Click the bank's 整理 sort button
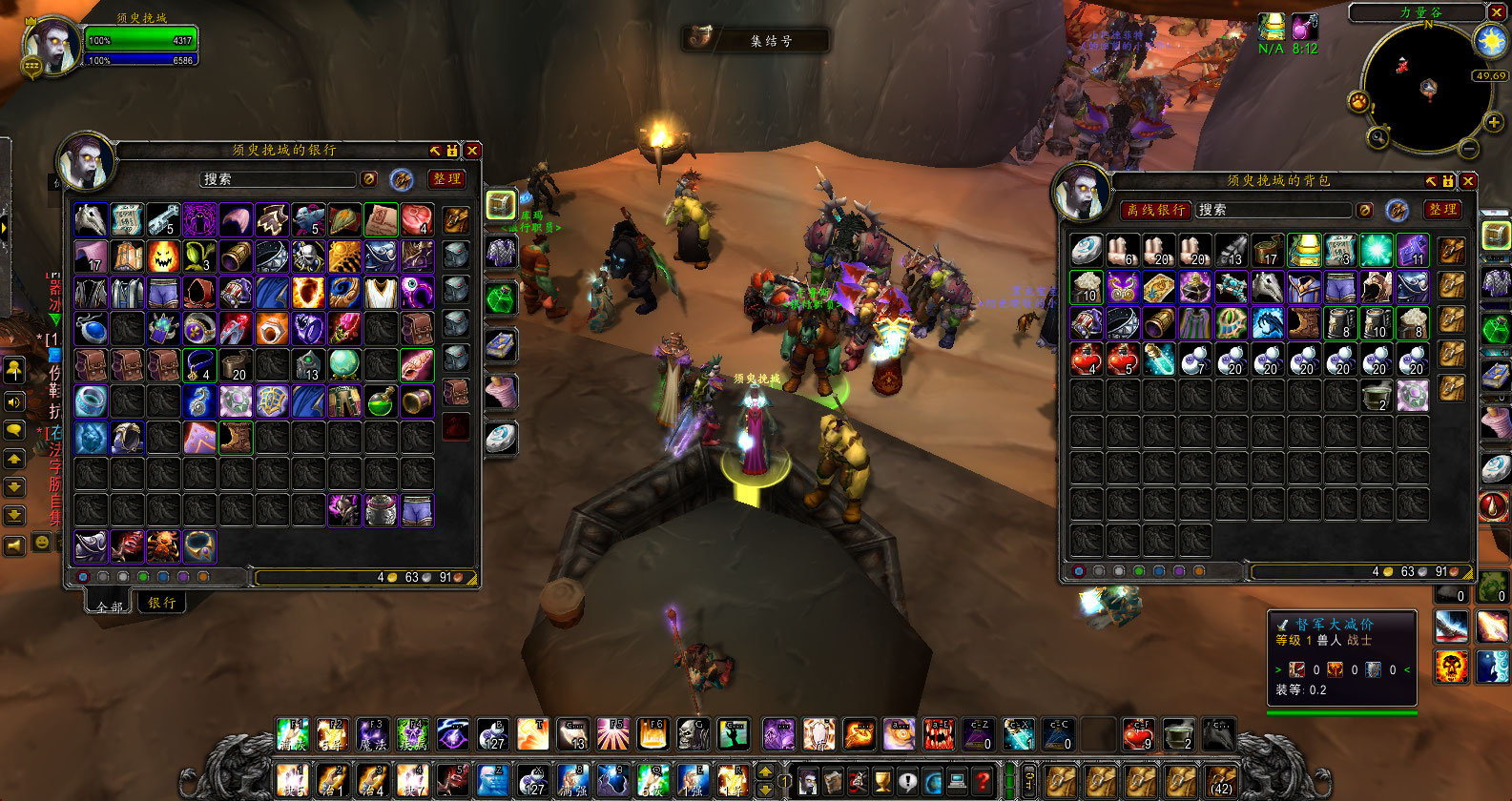1512x801 pixels. (x=446, y=178)
